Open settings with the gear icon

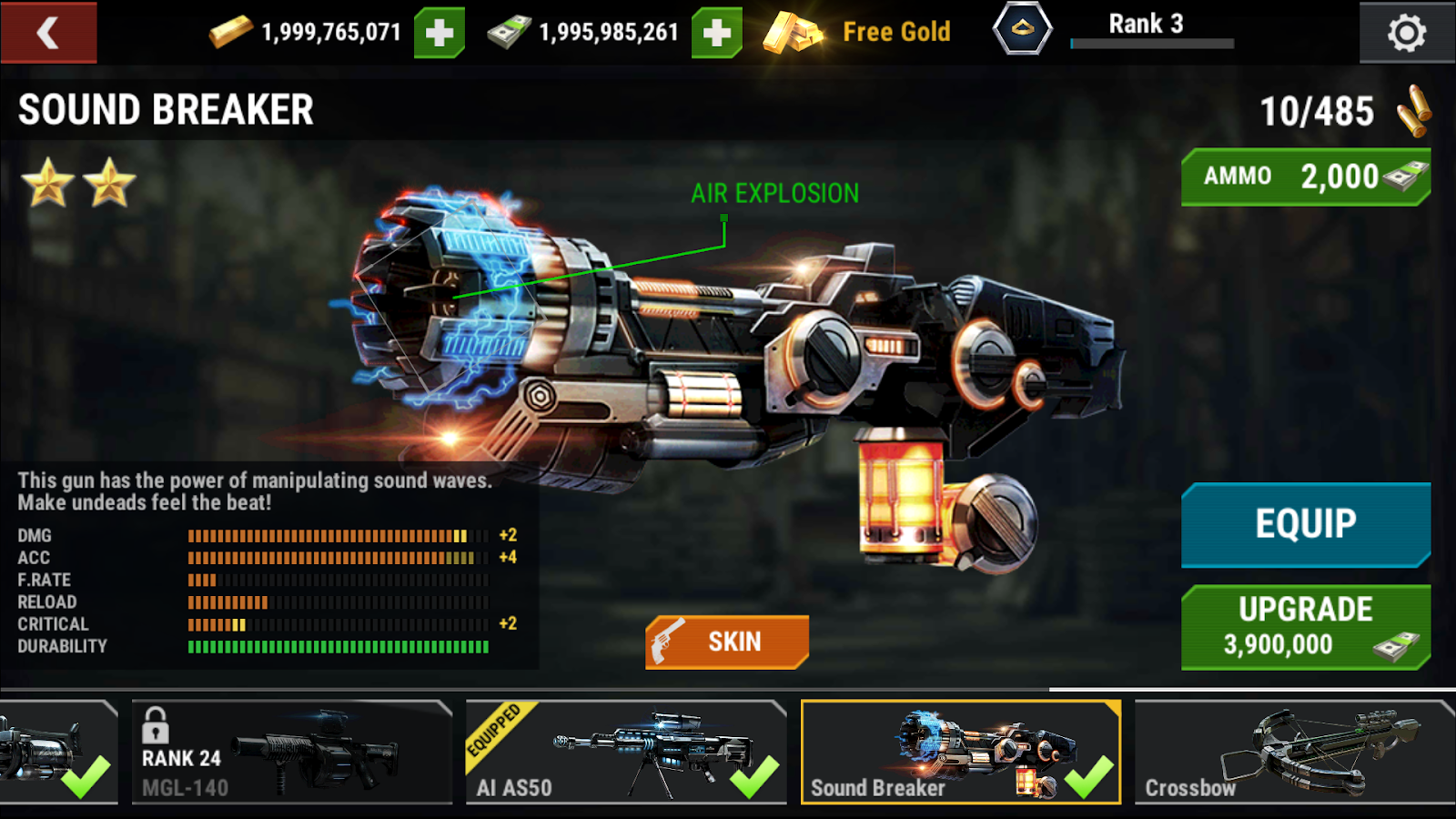click(x=1406, y=33)
